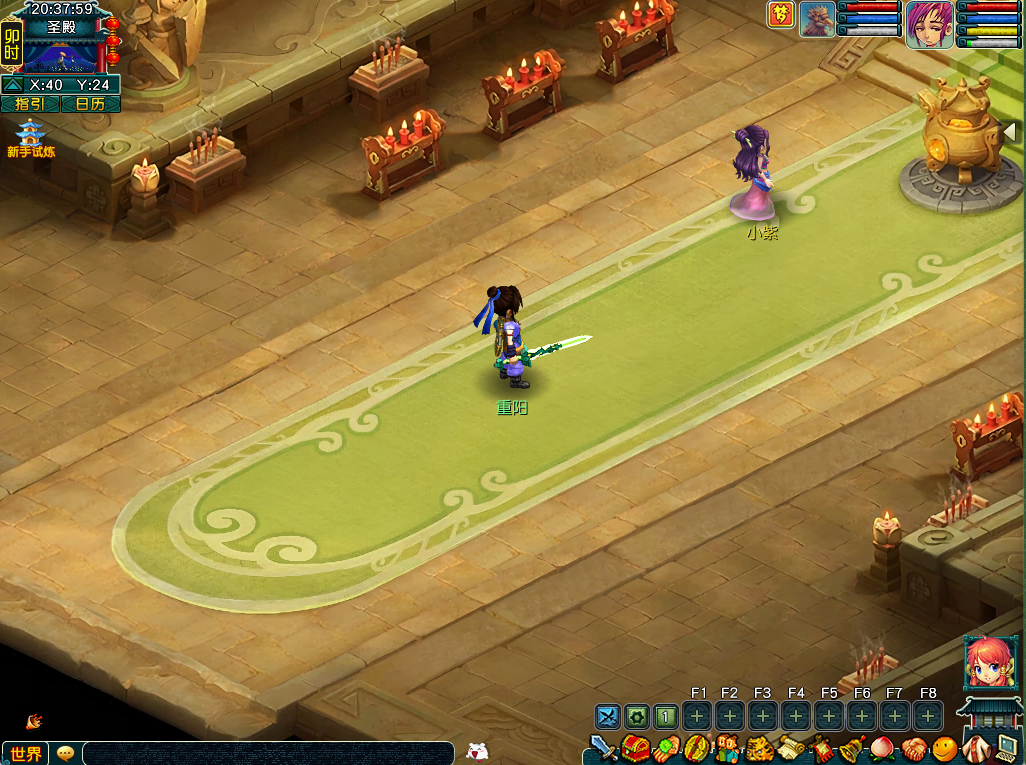Open the 指引 guide button

[x=30, y=104]
